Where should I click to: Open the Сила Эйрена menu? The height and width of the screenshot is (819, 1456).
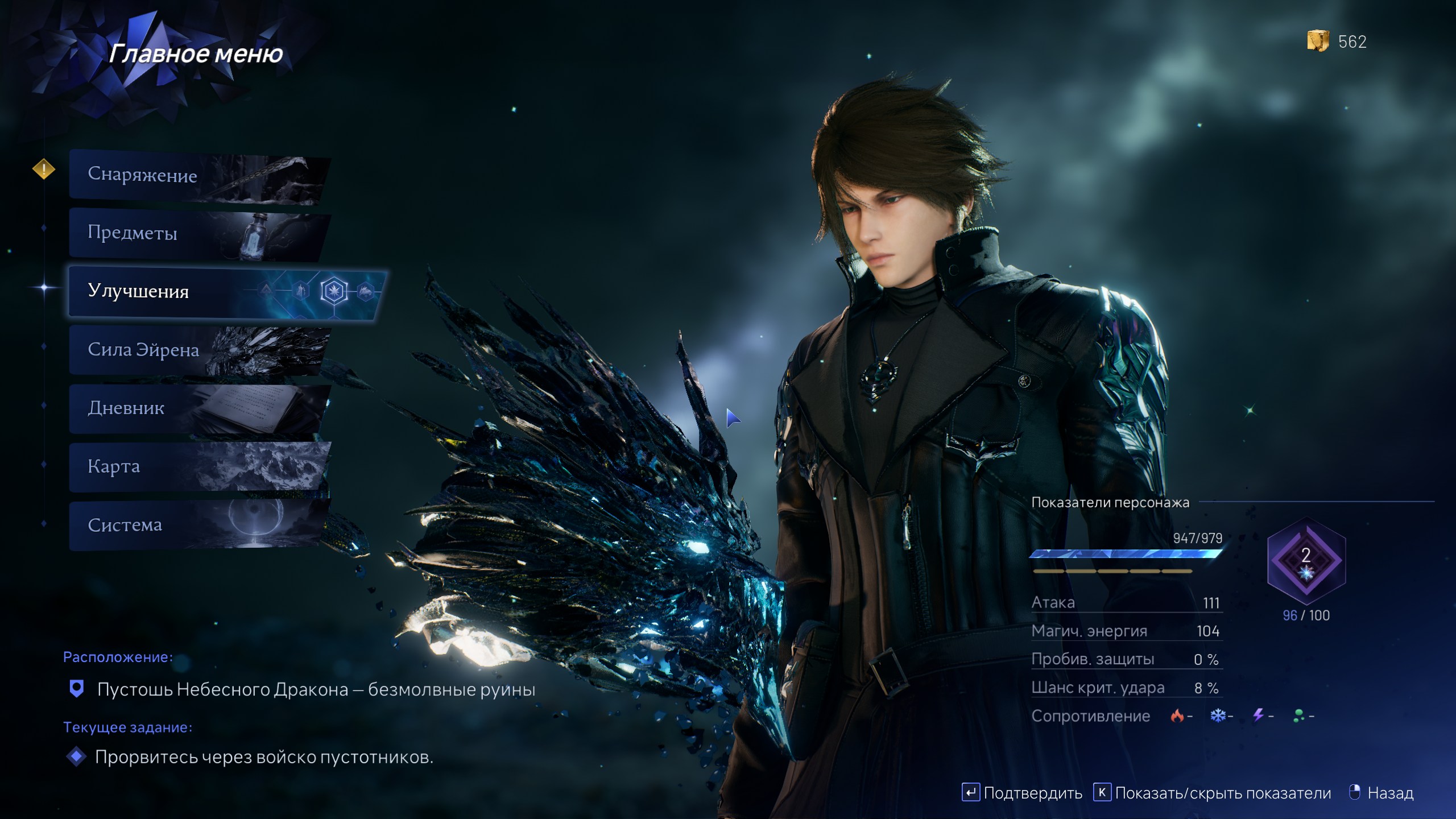pyautogui.click(x=199, y=350)
